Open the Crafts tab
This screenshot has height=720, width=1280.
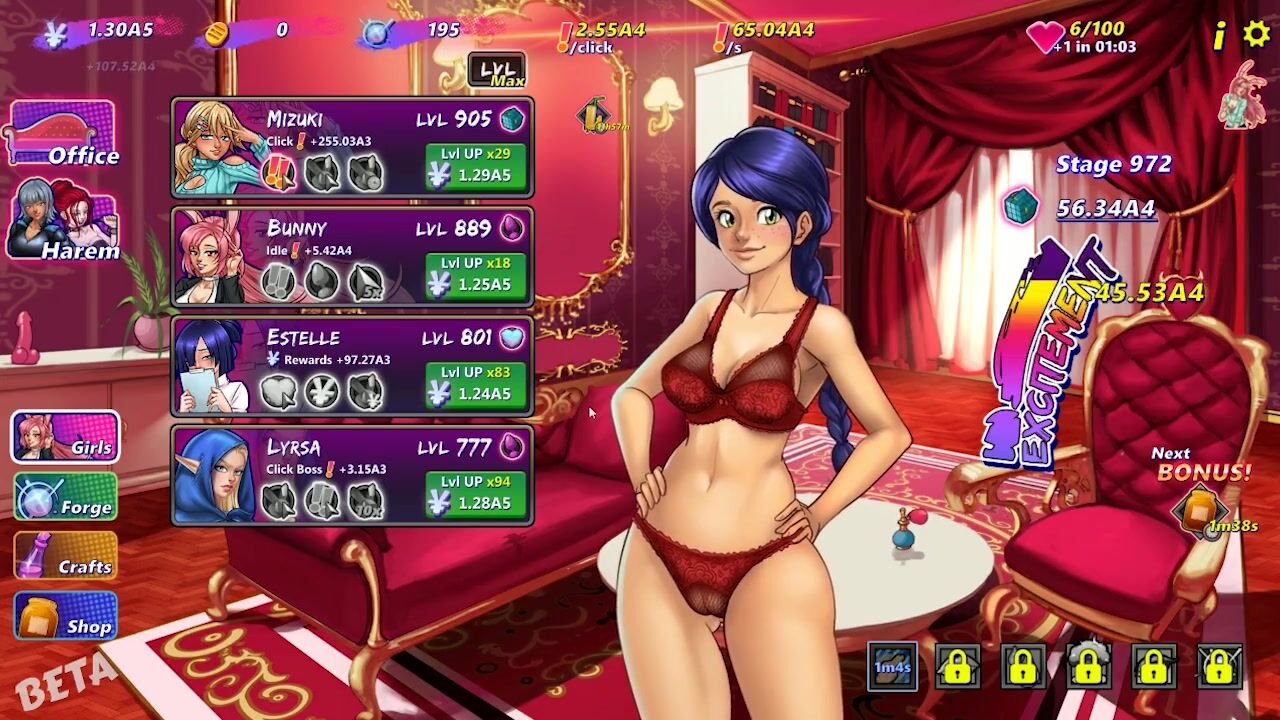click(66, 556)
